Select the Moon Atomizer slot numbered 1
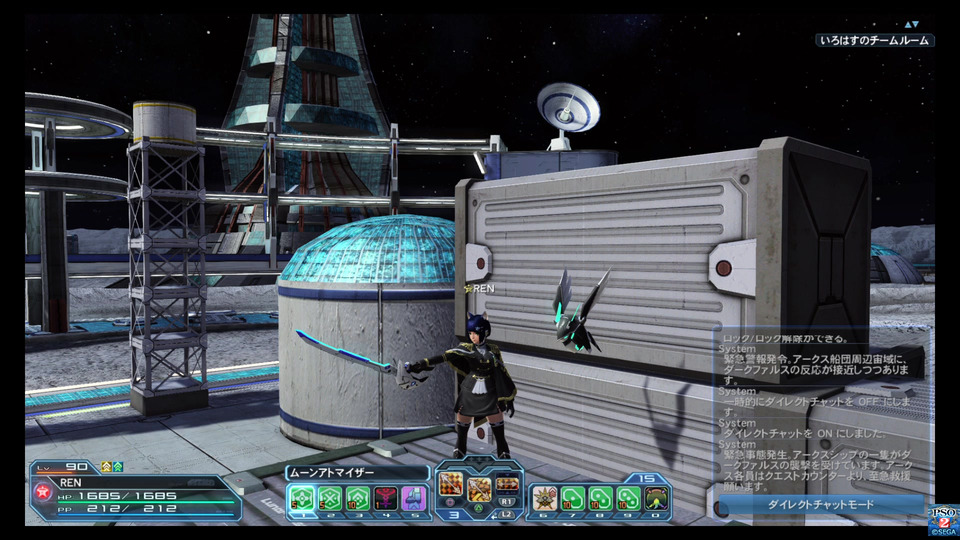The height and width of the screenshot is (540, 960). [302, 498]
